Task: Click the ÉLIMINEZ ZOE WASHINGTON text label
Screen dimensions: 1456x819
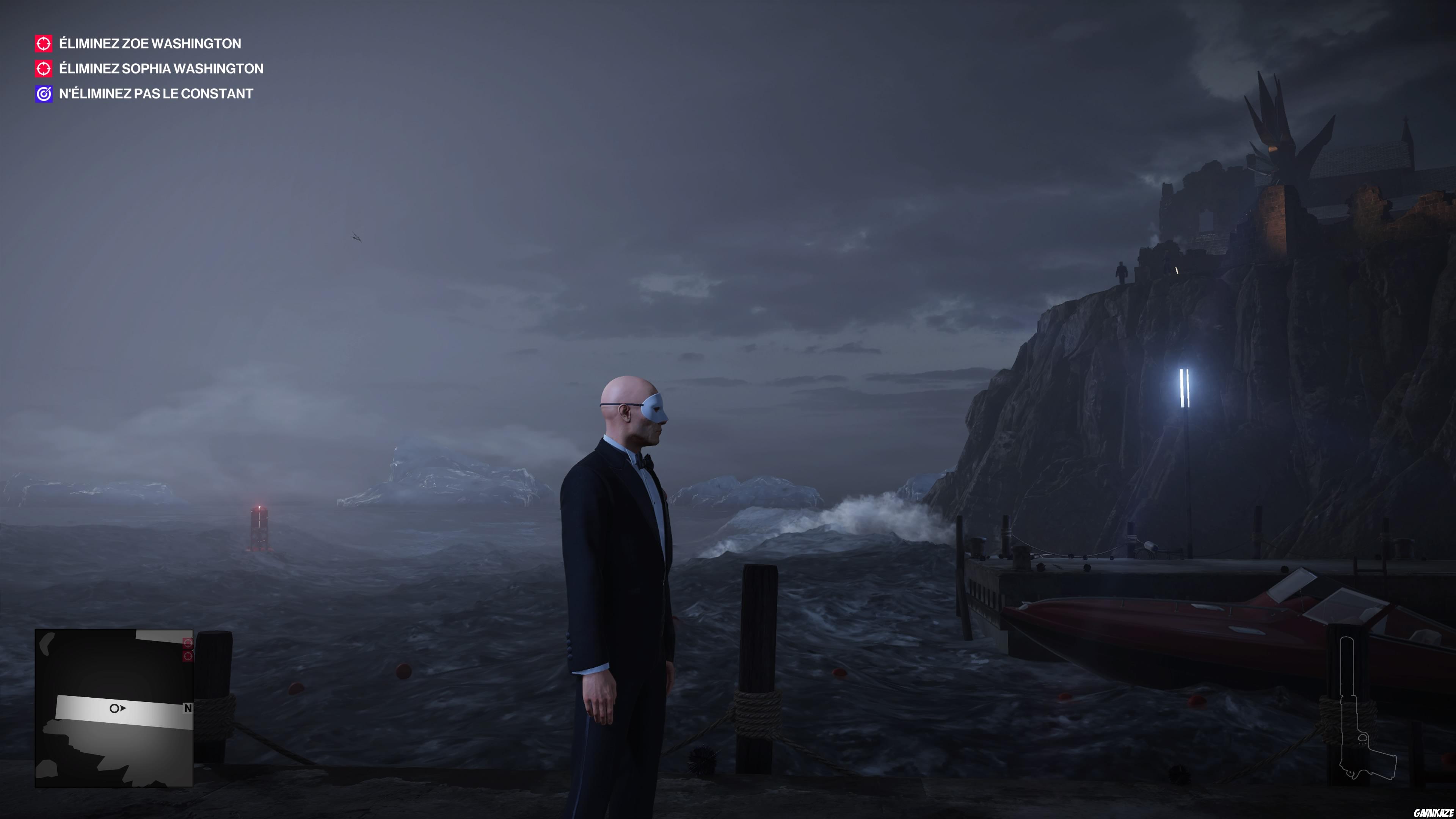Action: (150, 44)
